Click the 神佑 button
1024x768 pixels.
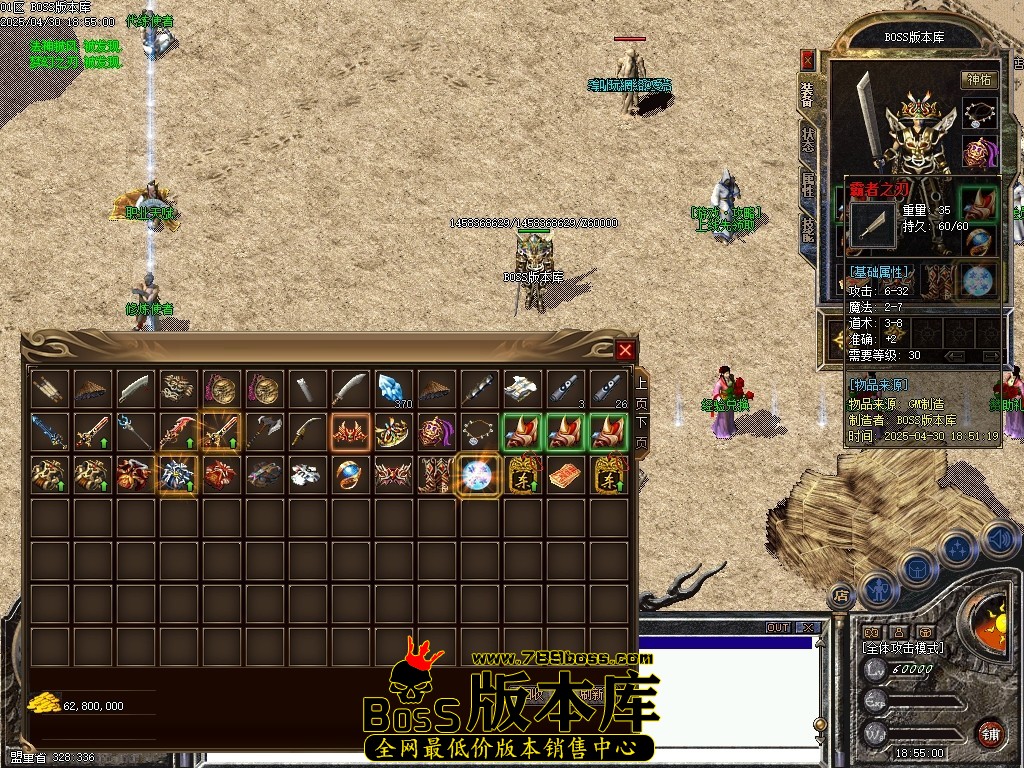(x=979, y=80)
